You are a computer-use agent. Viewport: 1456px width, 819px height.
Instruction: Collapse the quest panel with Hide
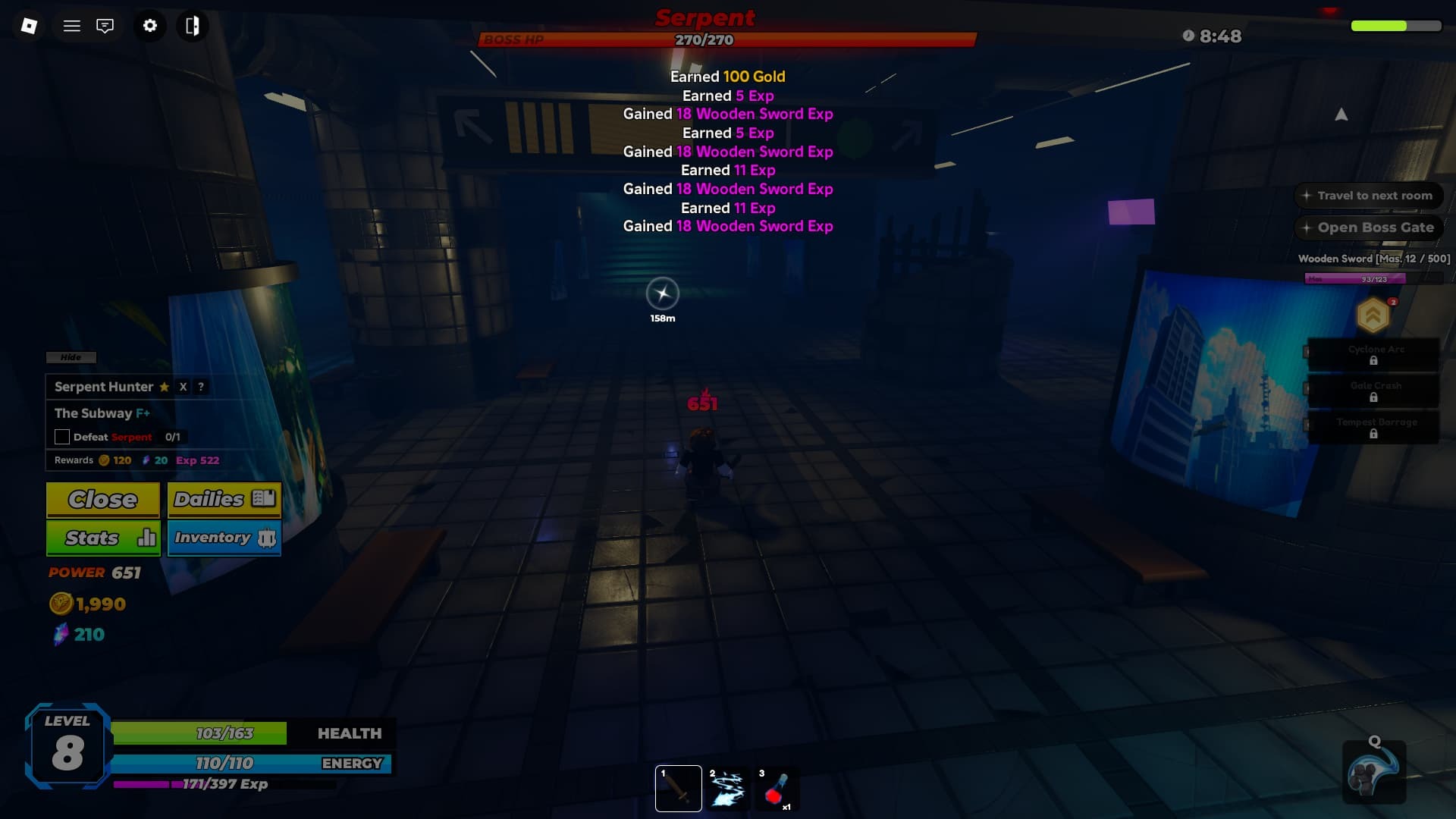pos(71,357)
